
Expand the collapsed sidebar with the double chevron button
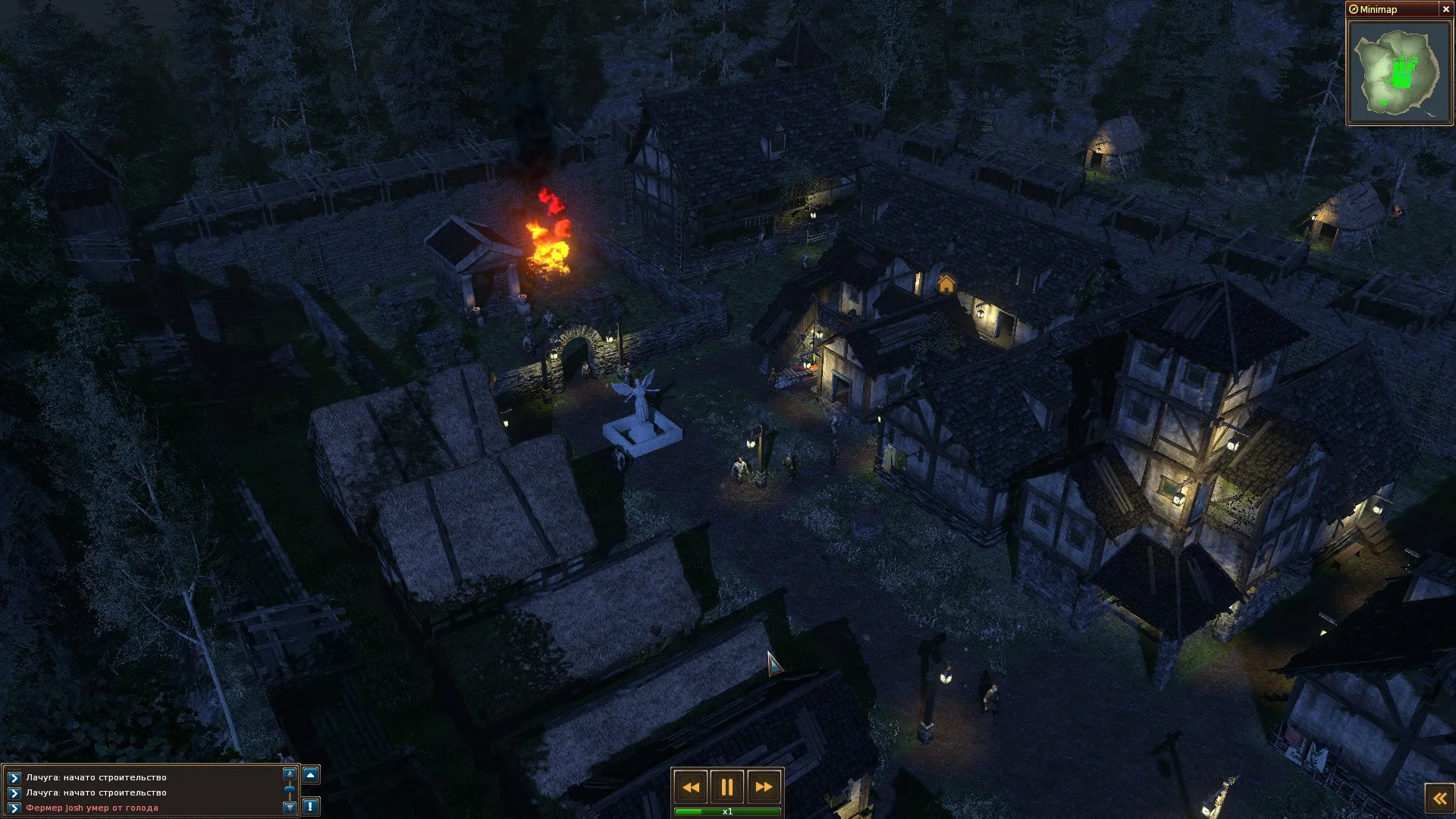click(x=1439, y=797)
